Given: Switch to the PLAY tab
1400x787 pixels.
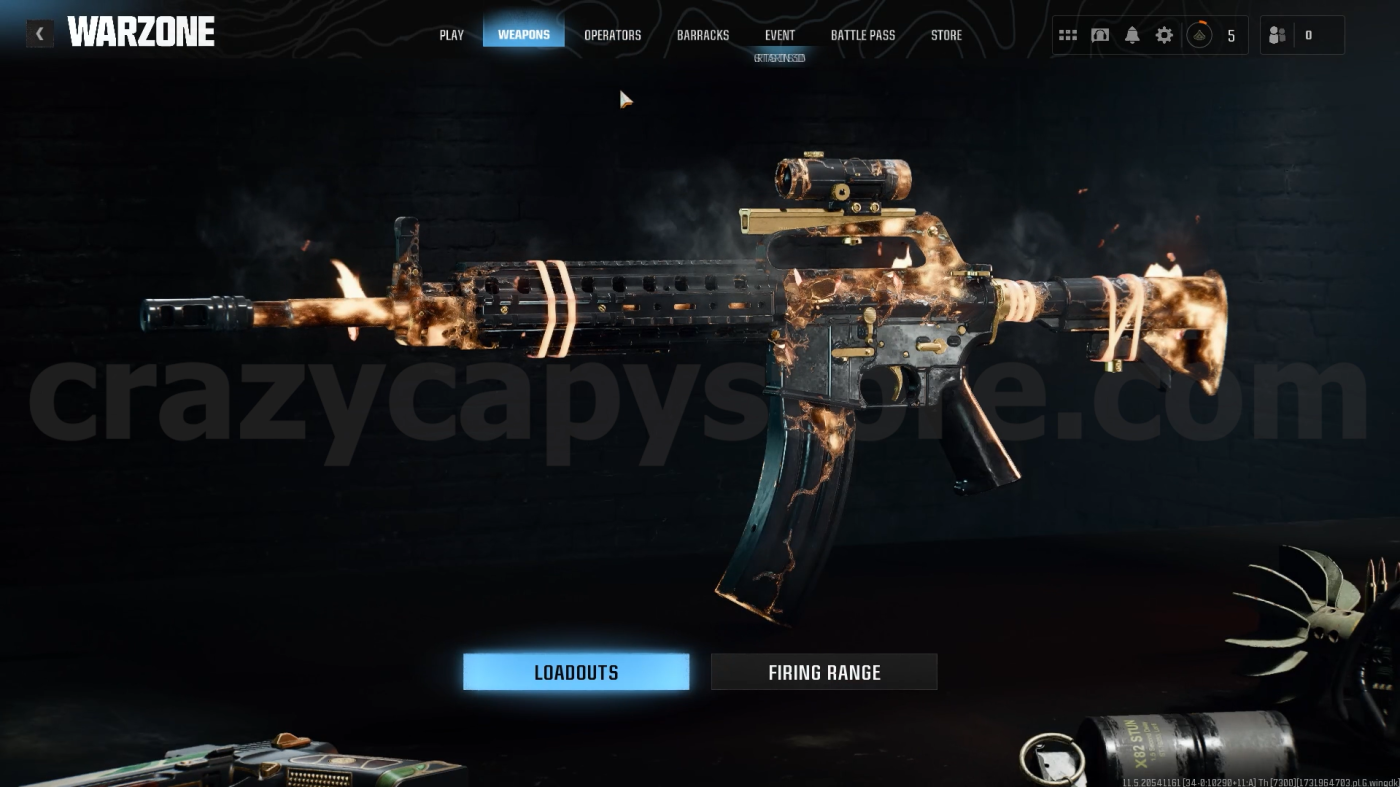Looking at the screenshot, I should (x=450, y=34).
